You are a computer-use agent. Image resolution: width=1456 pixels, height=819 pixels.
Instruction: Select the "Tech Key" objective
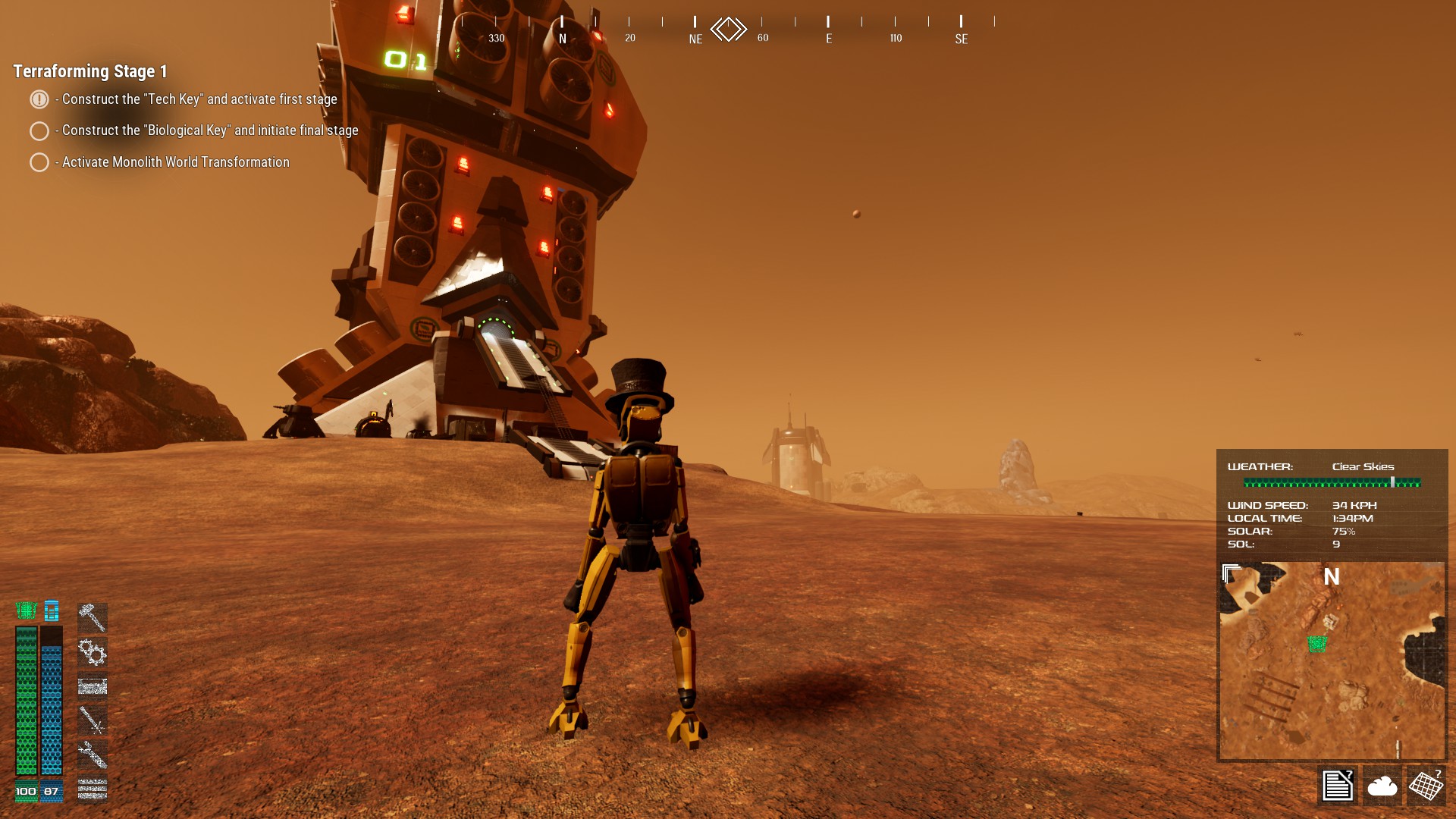coord(199,99)
